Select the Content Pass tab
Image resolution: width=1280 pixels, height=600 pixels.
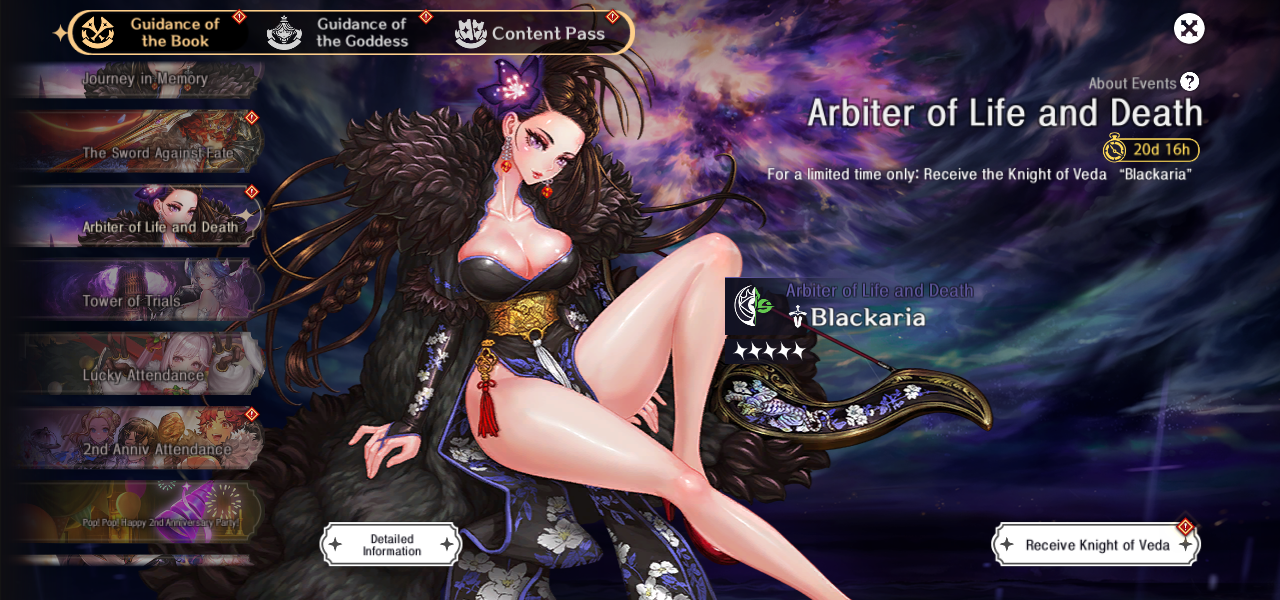tap(532, 33)
